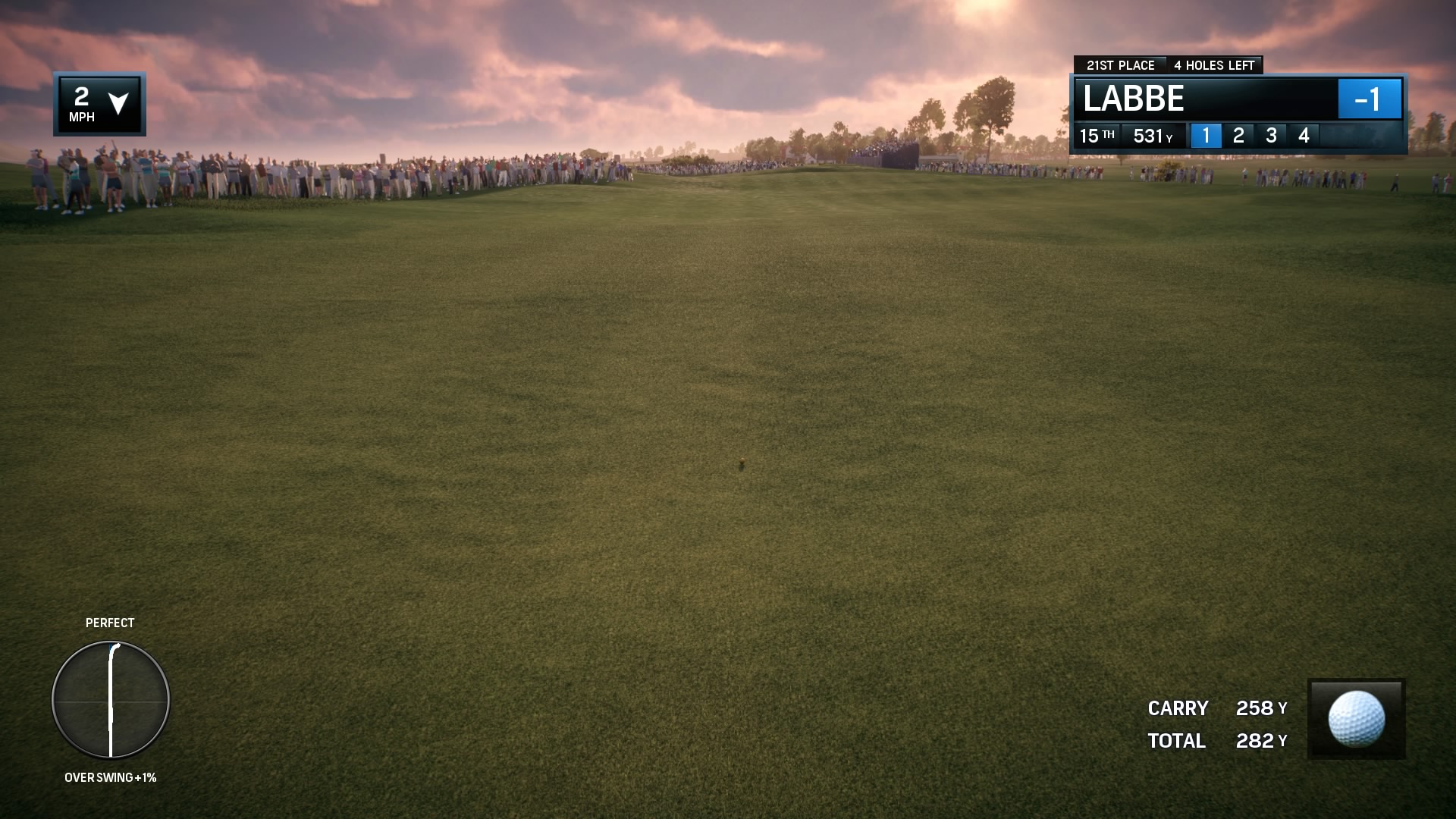Viewport: 1456px width, 819px height.
Task: Expand shot 4 on the stroke counter
Action: 1304,136
